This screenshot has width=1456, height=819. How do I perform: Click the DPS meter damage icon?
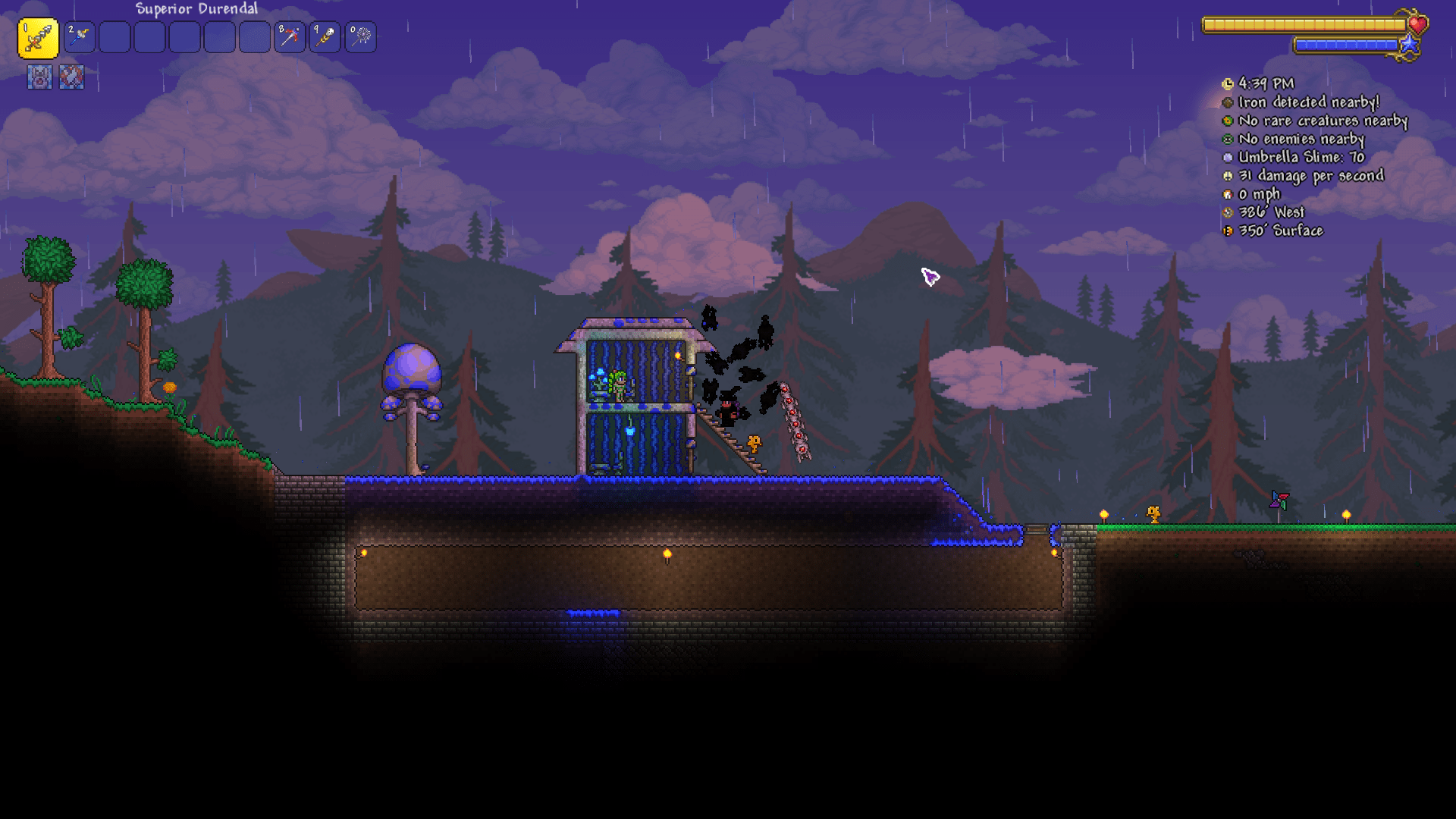coord(1229,176)
